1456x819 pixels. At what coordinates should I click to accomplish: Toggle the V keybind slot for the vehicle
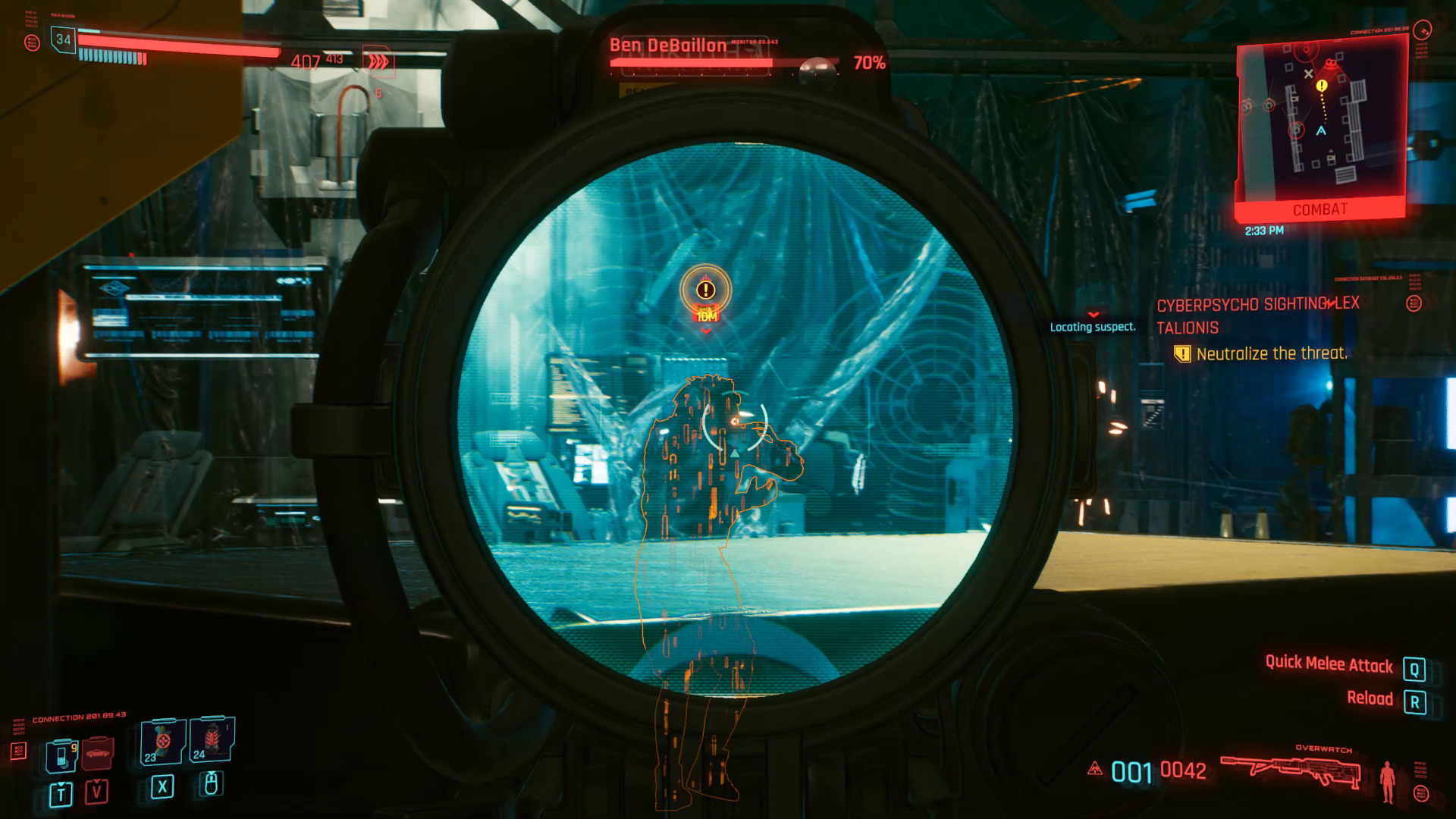click(x=97, y=793)
